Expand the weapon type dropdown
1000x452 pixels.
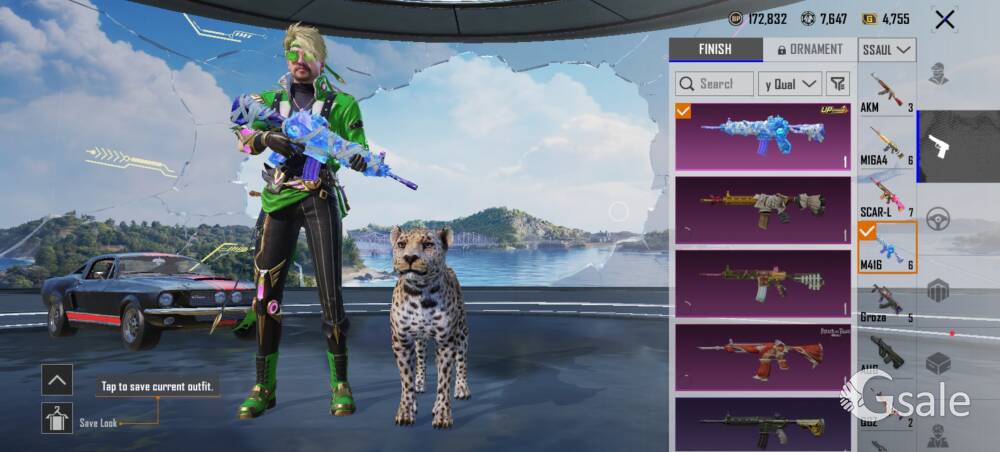pyautogui.click(x=887, y=49)
